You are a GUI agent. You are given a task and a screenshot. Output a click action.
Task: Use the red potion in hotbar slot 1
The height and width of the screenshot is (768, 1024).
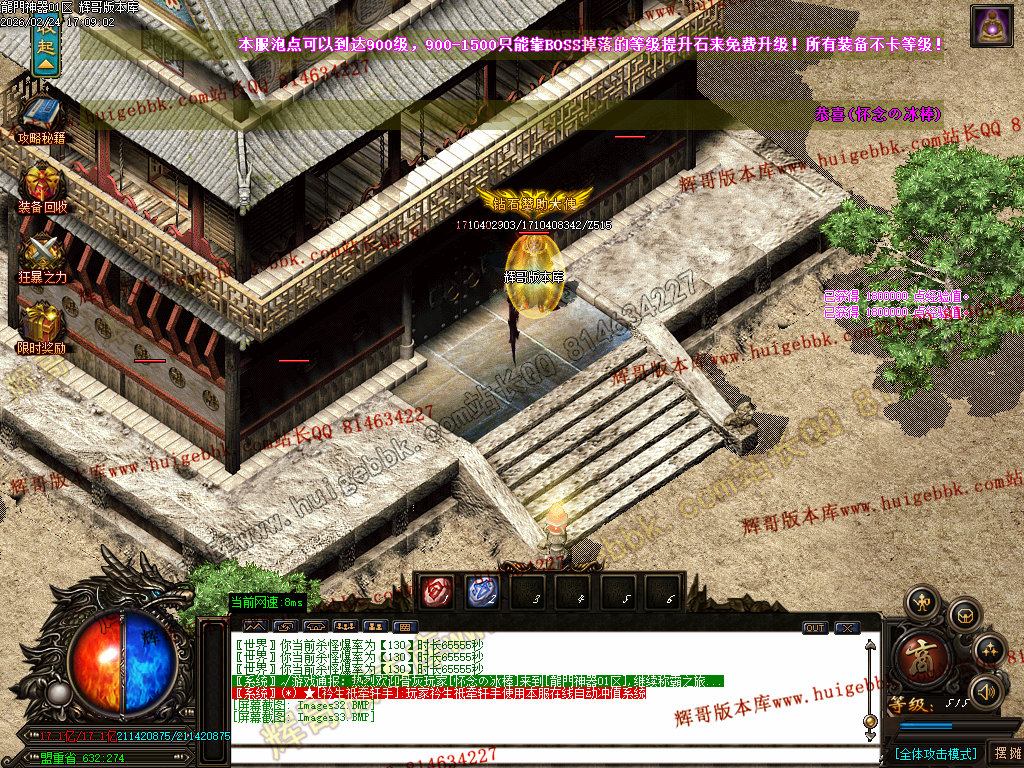[x=437, y=592]
